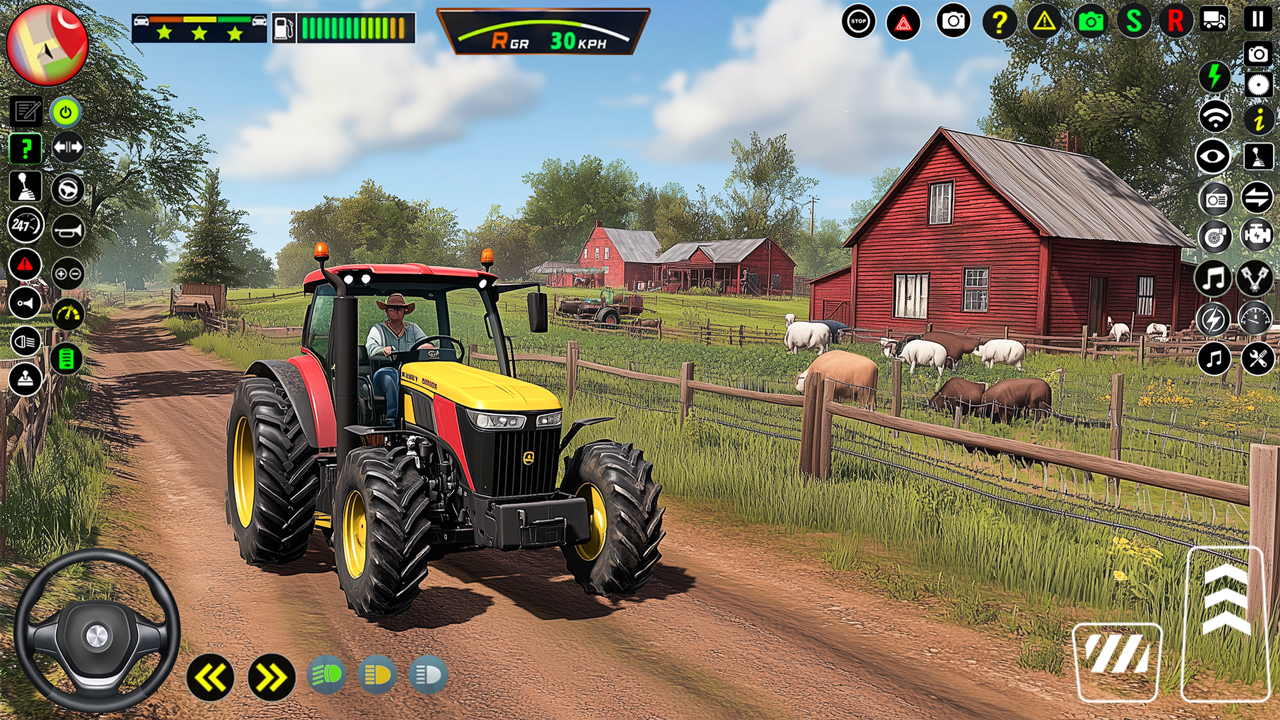Toggle camera view with the eye icon
1280x720 pixels.
pyautogui.click(x=1213, y=156)
